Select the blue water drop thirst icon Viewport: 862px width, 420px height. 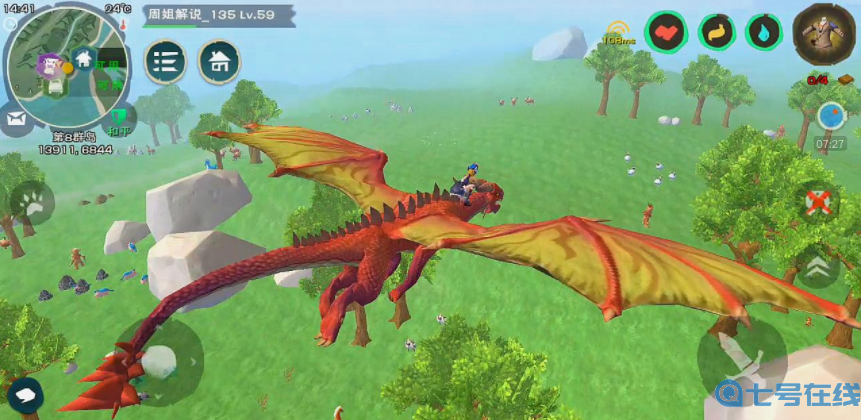tap(764, 32)
